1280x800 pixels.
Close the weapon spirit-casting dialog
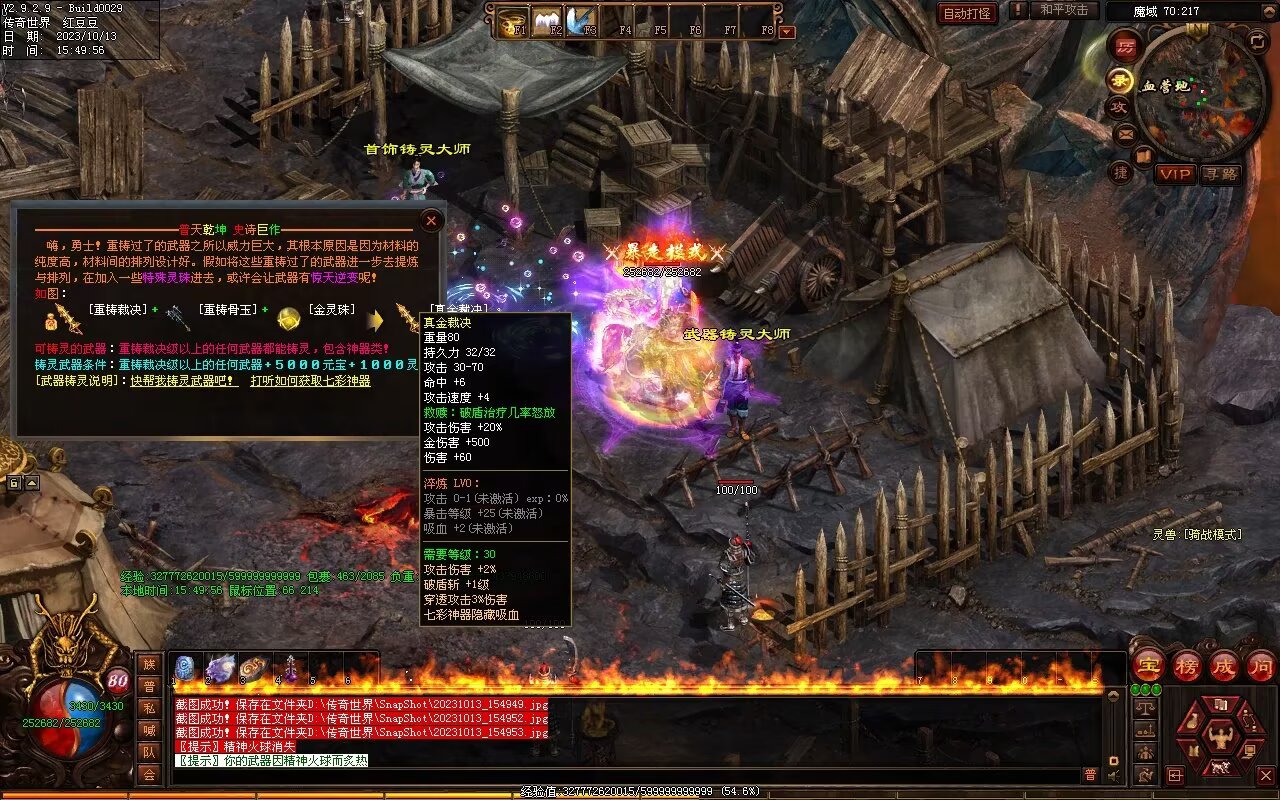431,220
